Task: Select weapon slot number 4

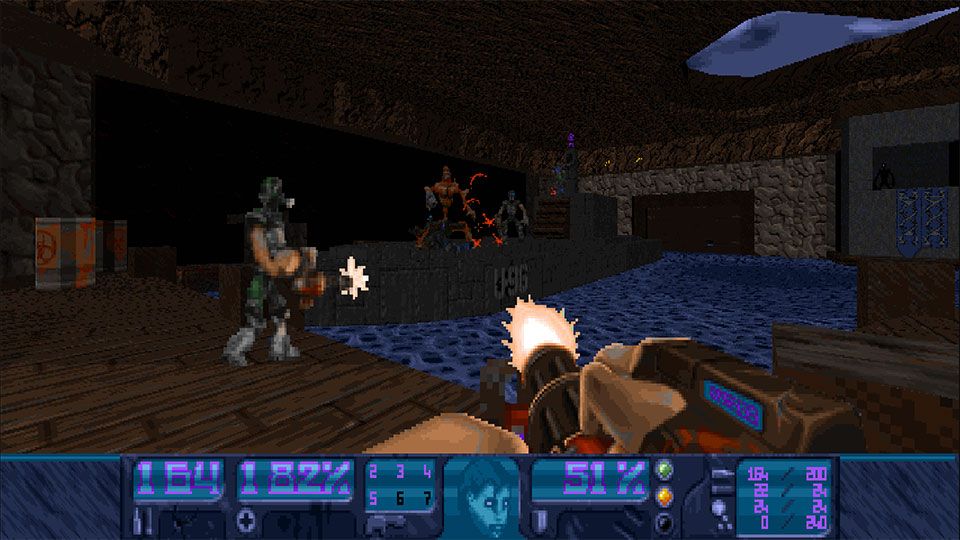Action: pos(427,472)
